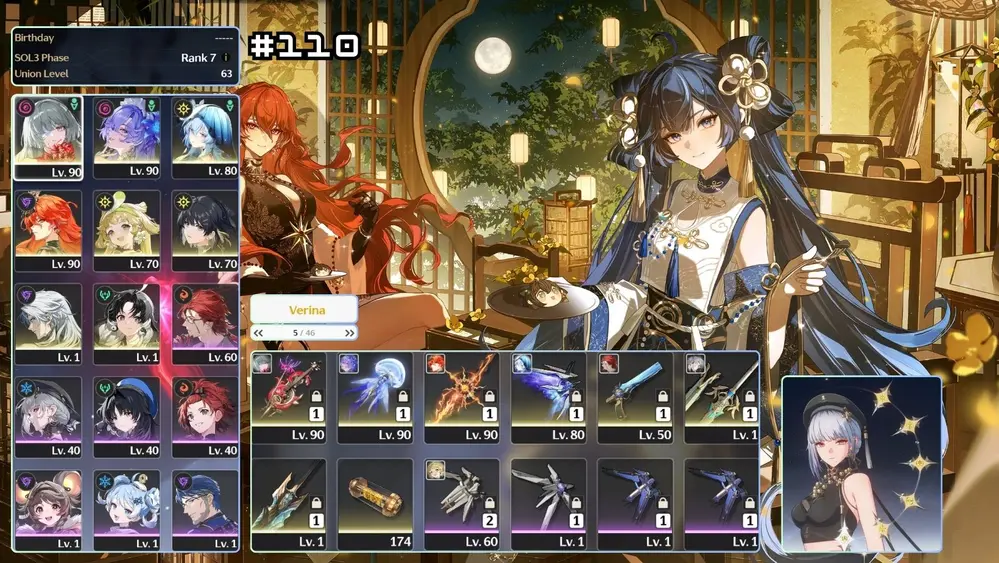
Task: Click the info icon beside Rank 7
Action: [226, 58]
